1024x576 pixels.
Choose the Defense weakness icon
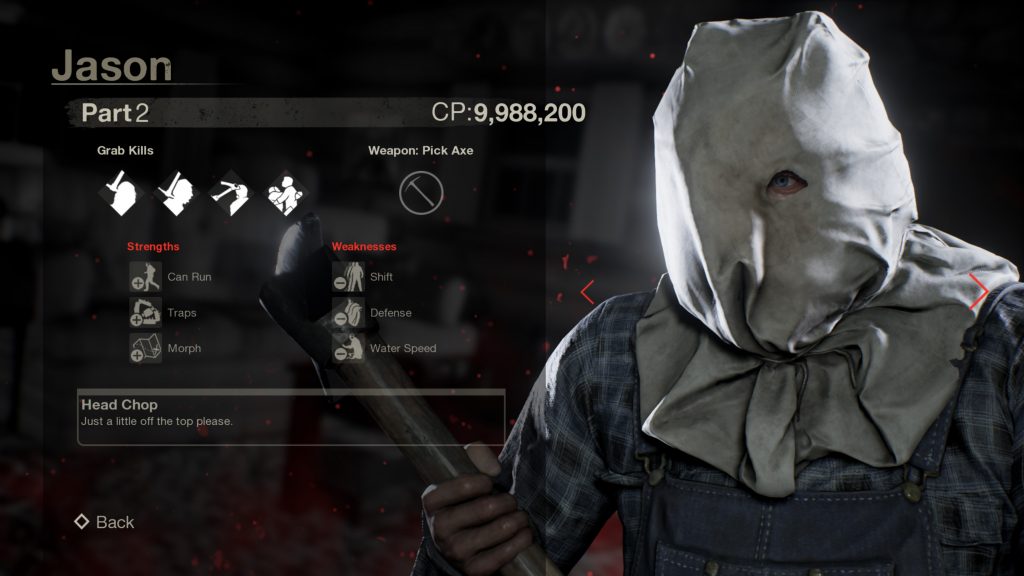[348, 313]
